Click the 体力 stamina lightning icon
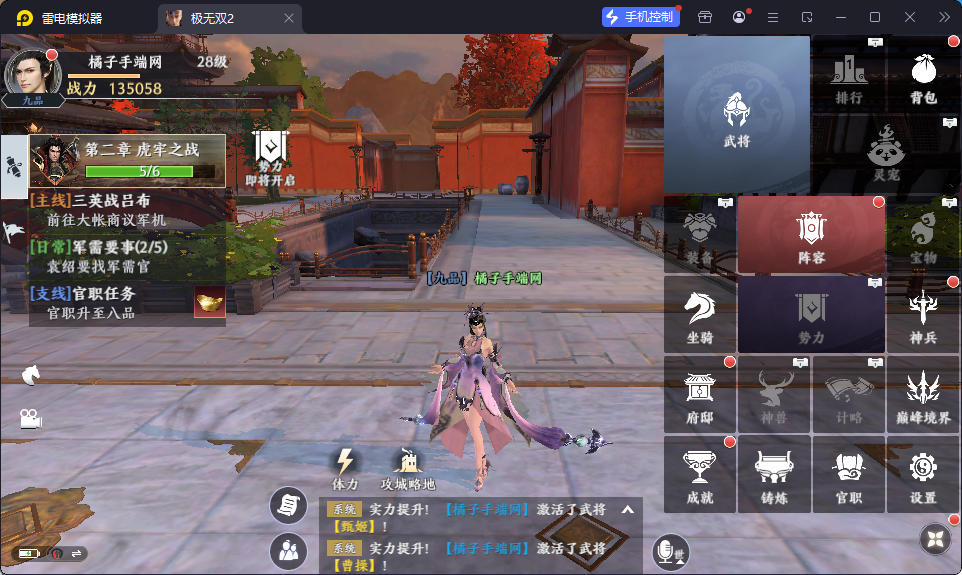The image size is (962, 575). coord(345,468)
